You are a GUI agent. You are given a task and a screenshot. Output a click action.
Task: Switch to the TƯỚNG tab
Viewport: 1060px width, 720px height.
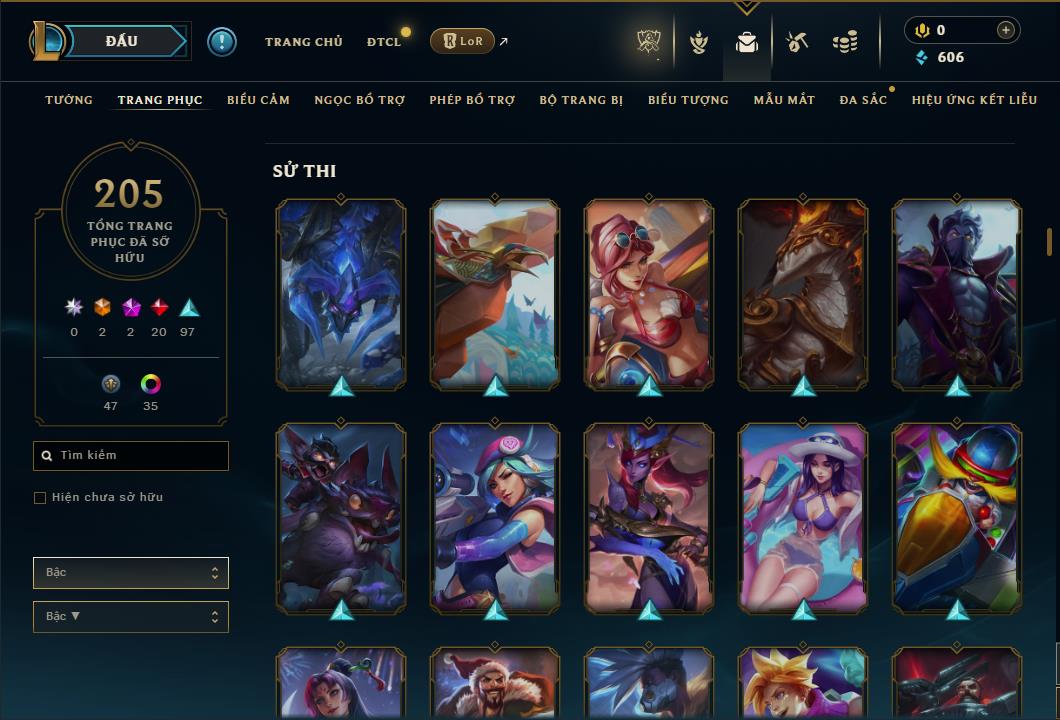pos(69,100)
